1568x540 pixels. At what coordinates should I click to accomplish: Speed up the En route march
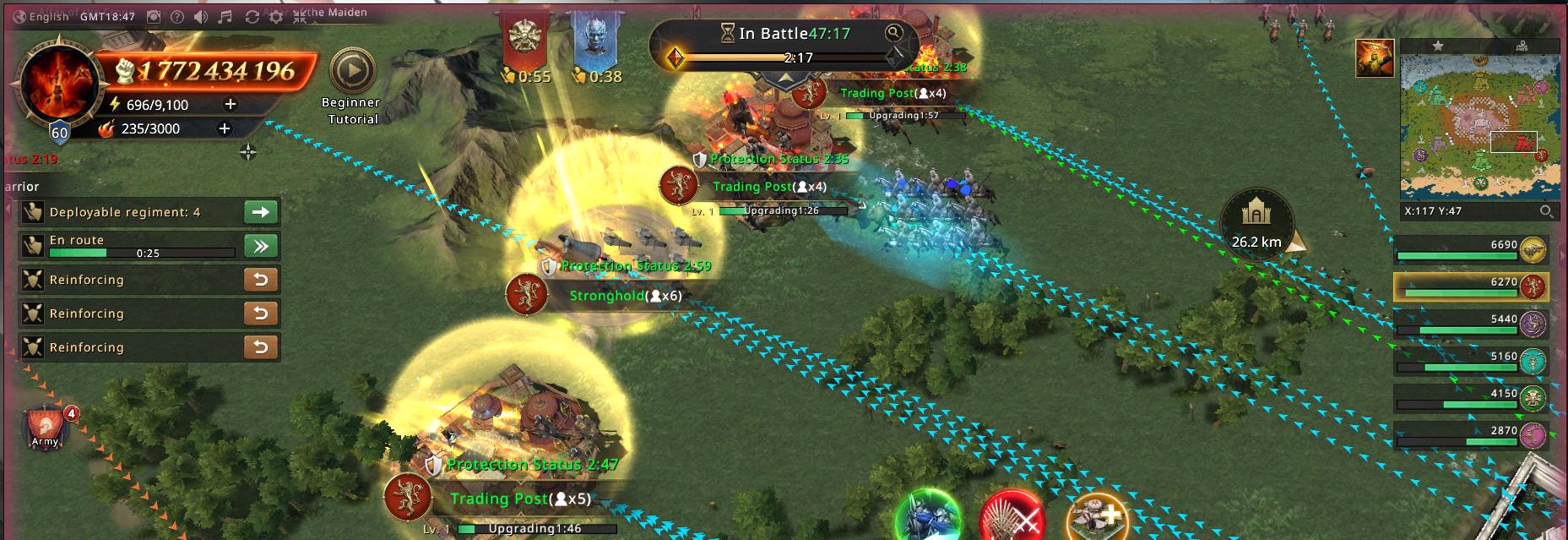click(x=261, y=246)
